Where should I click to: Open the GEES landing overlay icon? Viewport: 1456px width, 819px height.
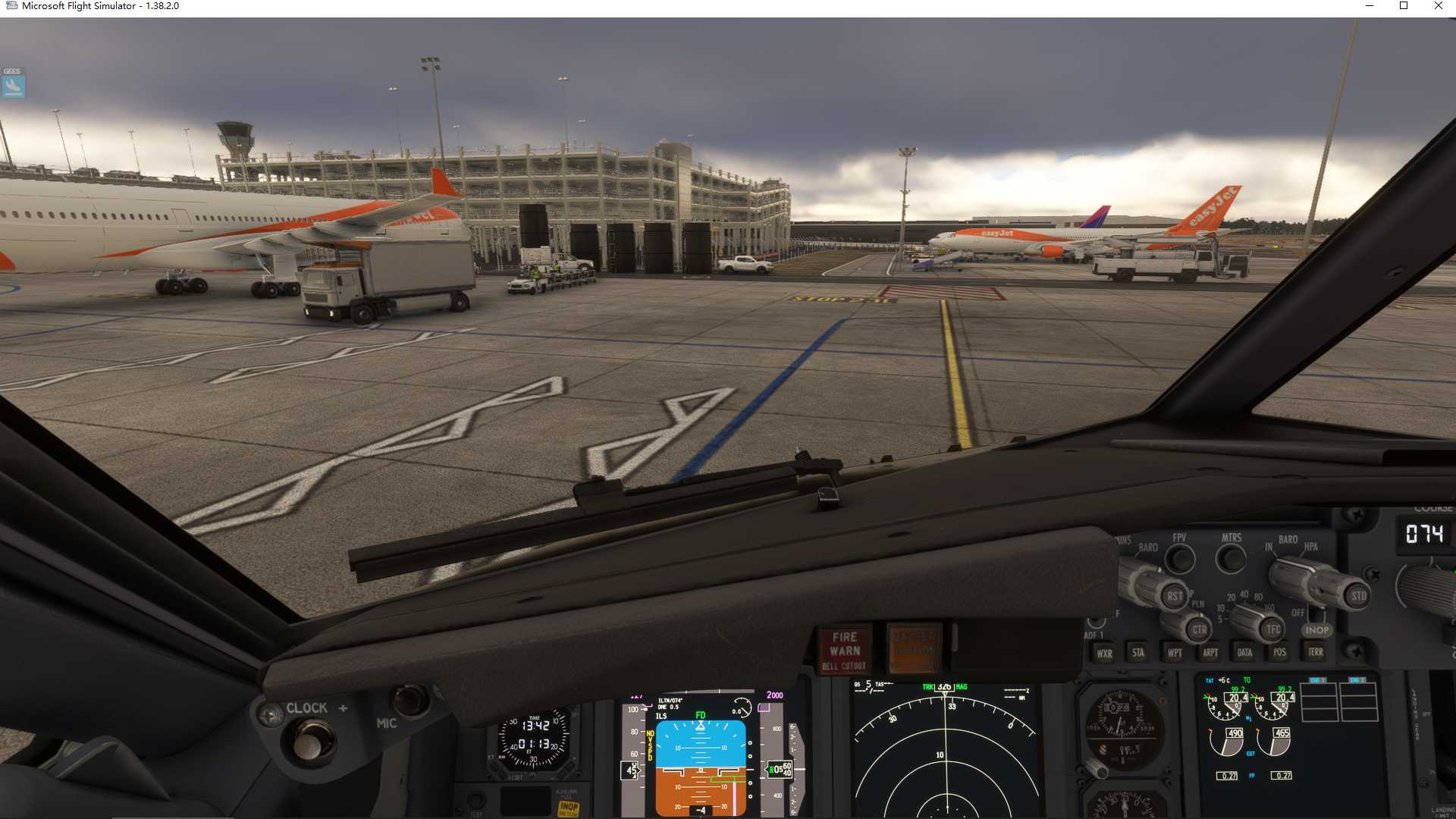pos(14,86)
